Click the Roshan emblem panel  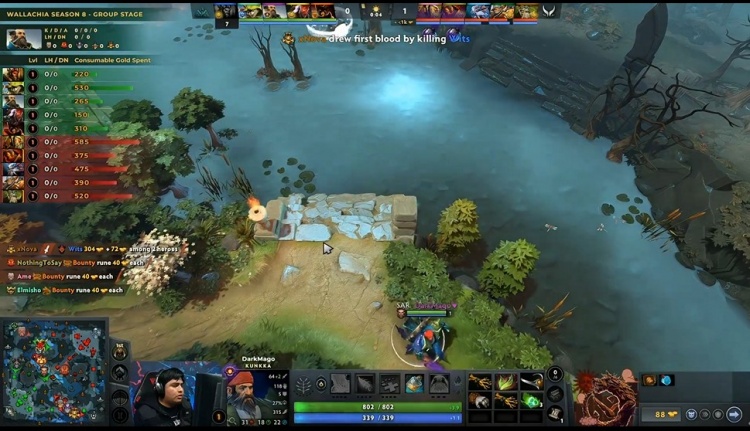point(605,397)
